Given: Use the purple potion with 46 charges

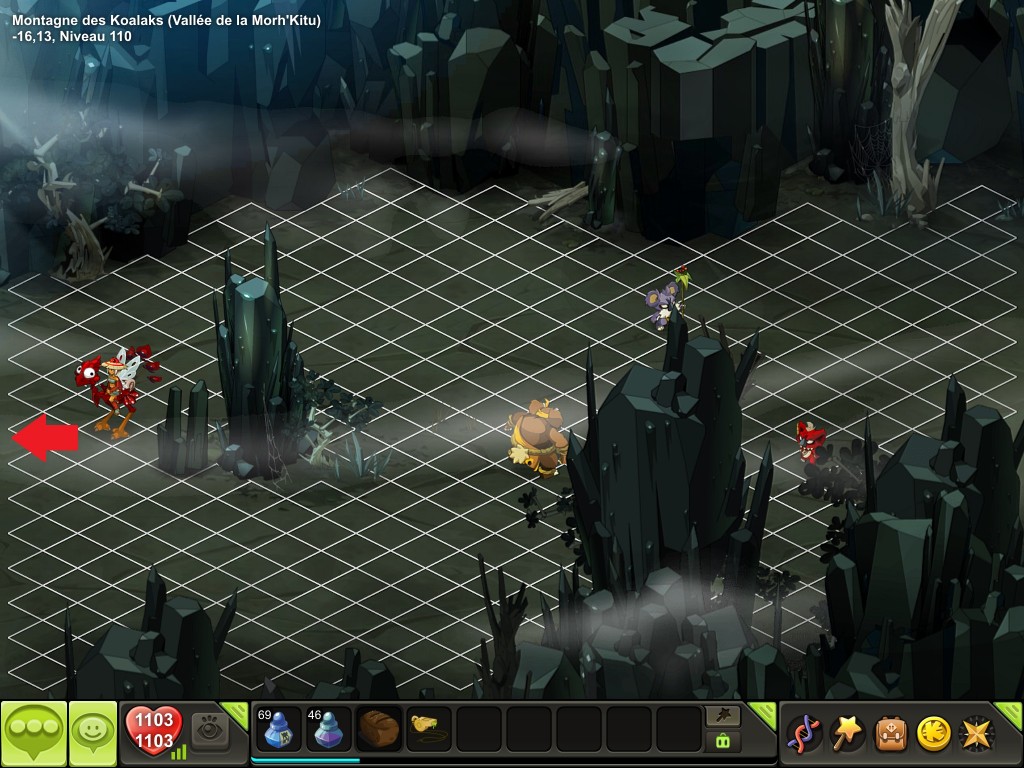Looking at the screenshot, I should point(327,730).
